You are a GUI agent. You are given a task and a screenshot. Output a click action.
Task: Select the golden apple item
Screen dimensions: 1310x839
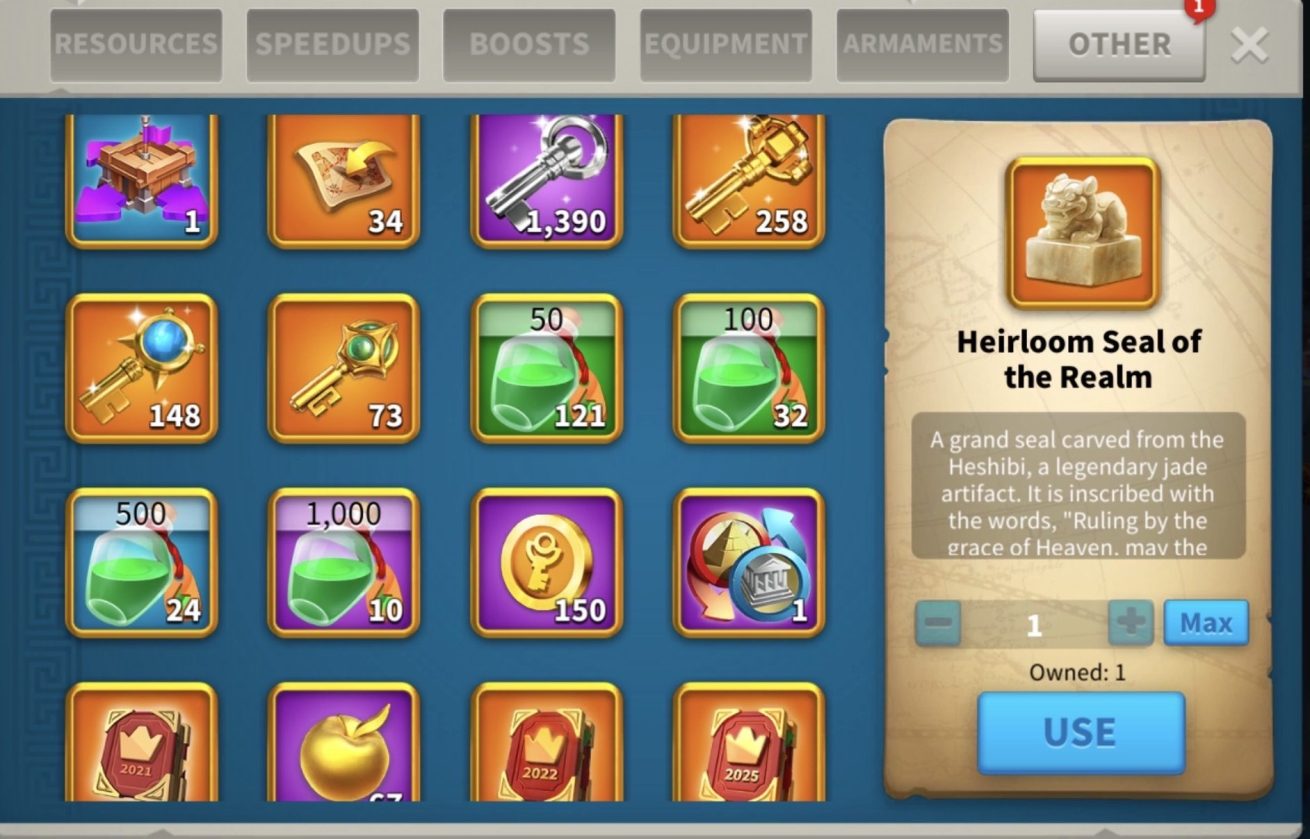344,745
